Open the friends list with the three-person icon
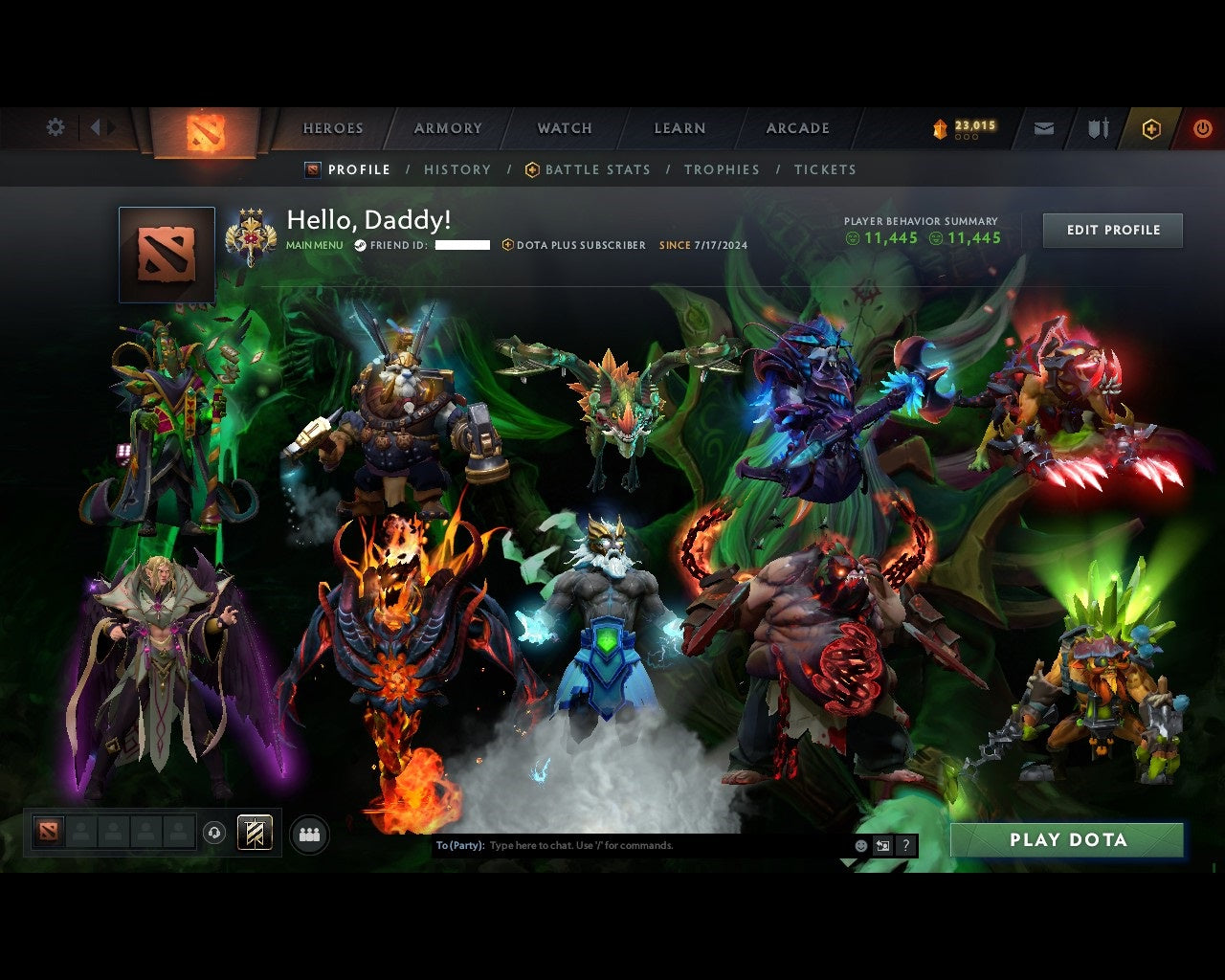The width and height of the screenshot is (1225, 980). pos(307,834)
